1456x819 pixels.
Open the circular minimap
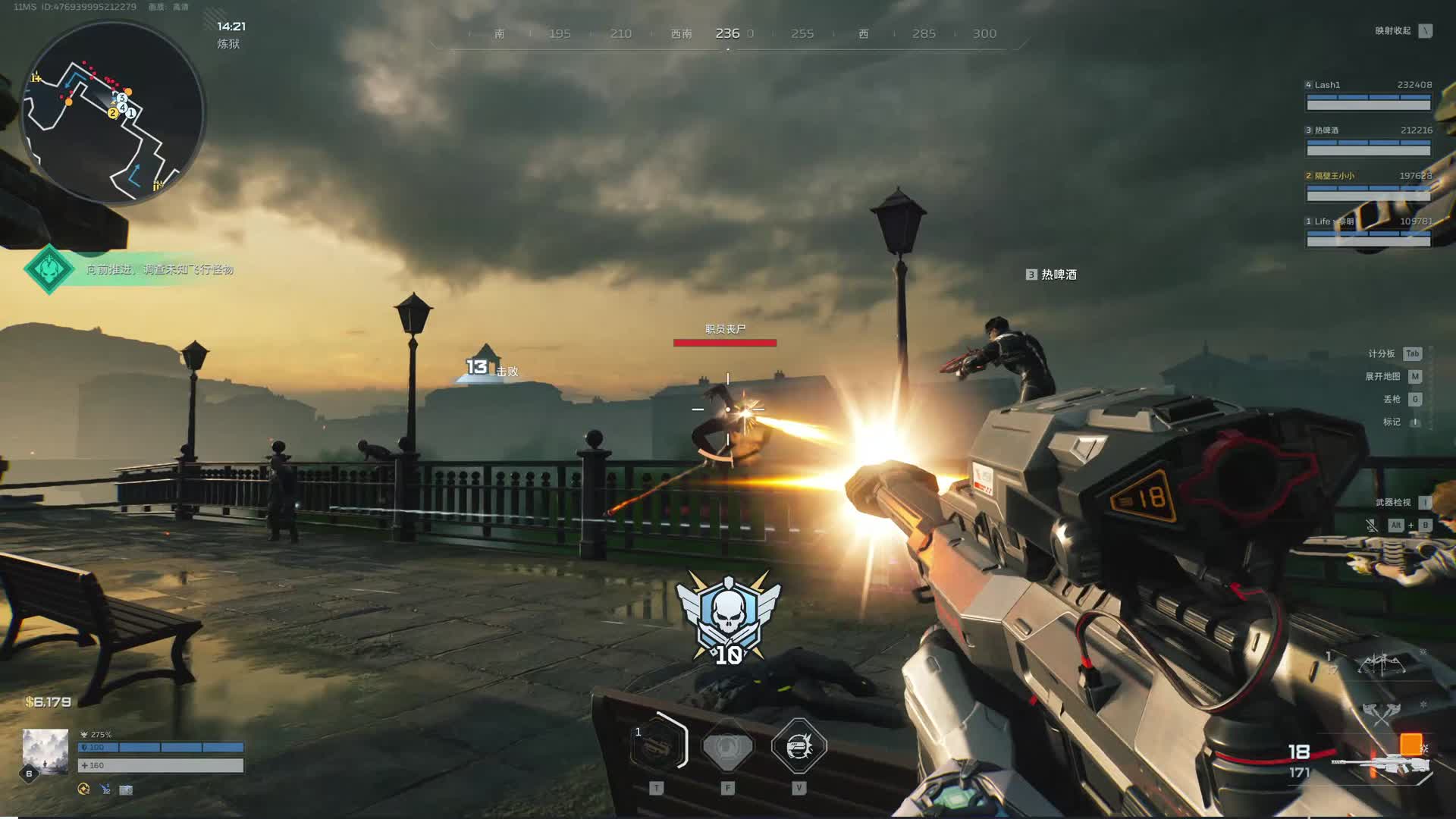[113, 112]
